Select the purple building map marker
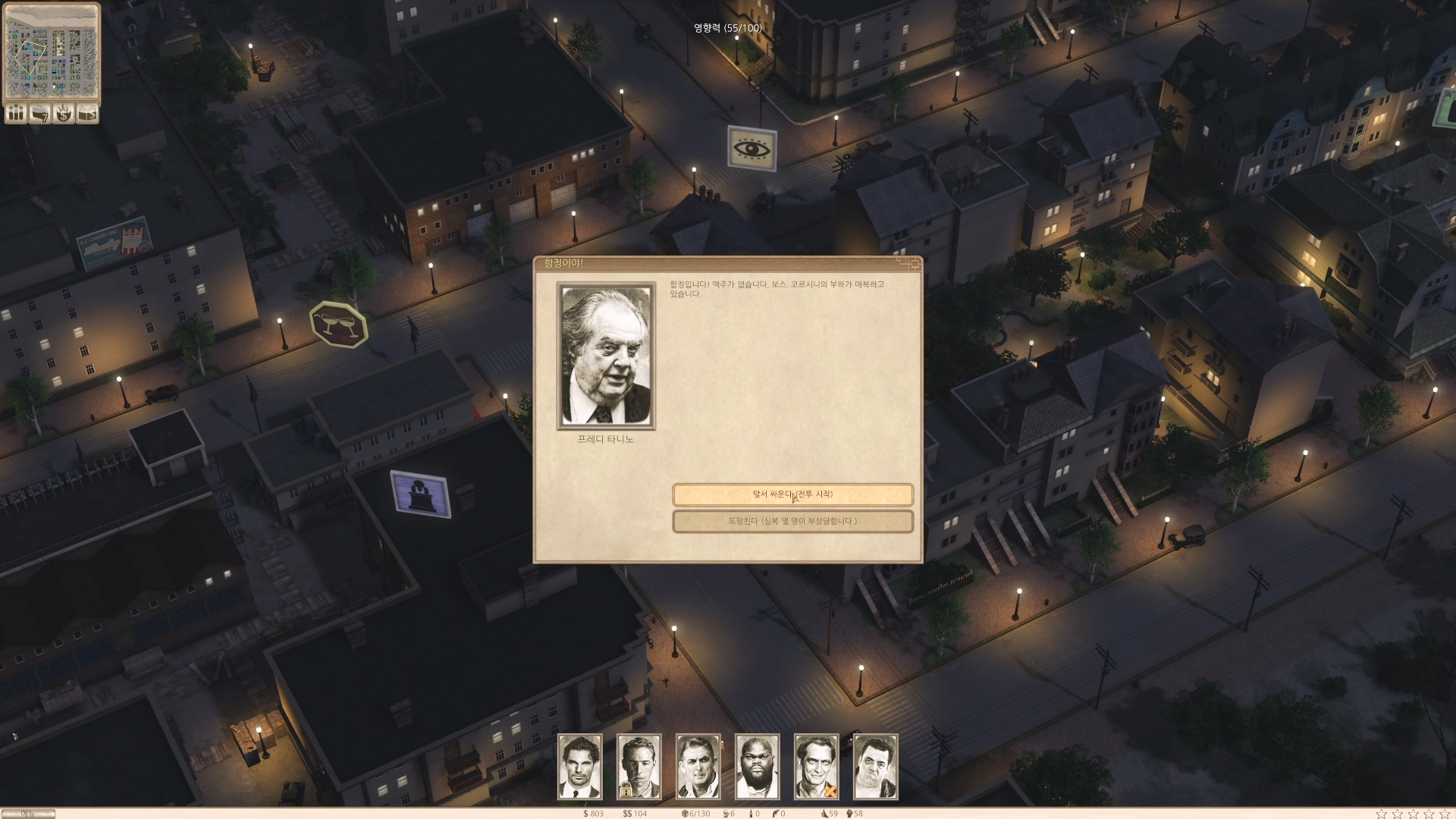Screen dimensions: 1456x819 420,494
